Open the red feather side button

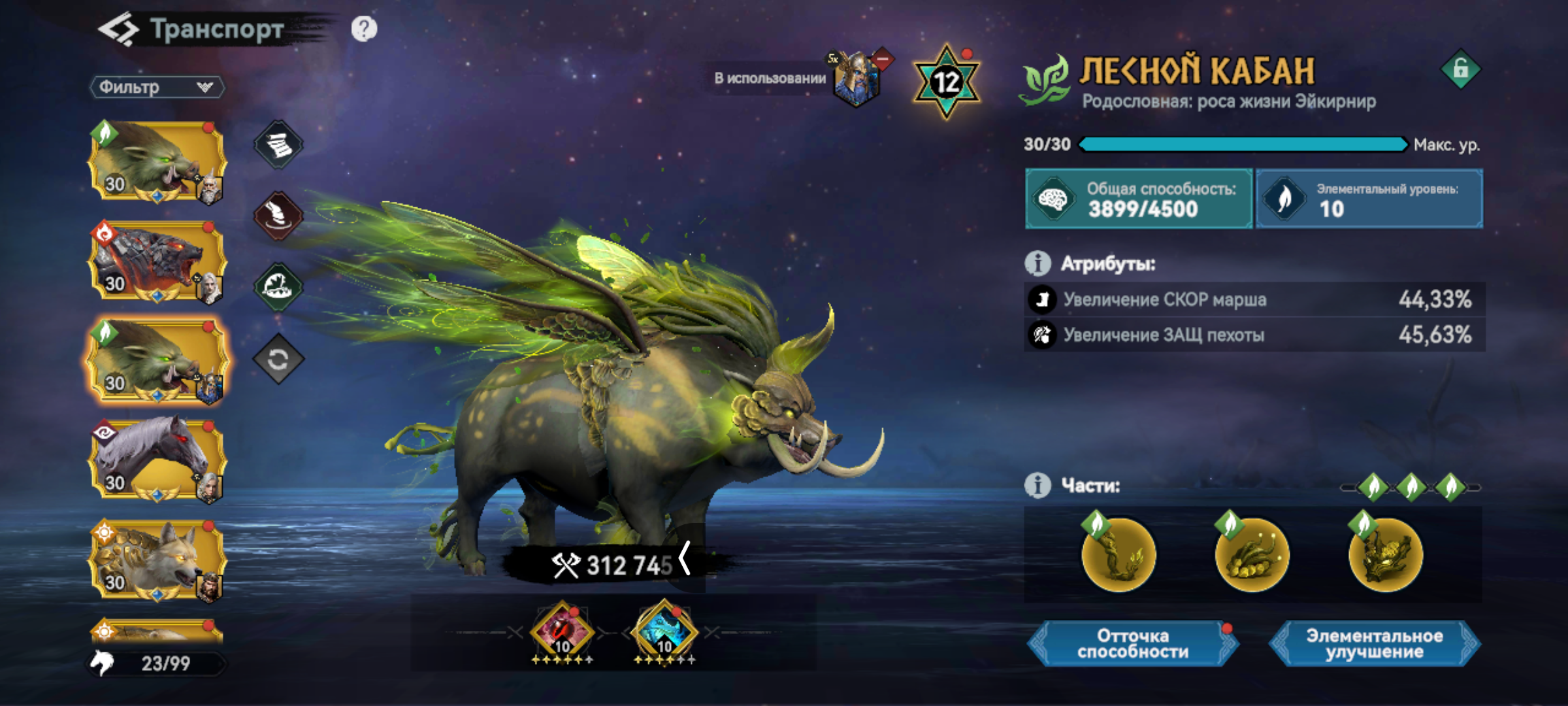(x=279, y=215)
